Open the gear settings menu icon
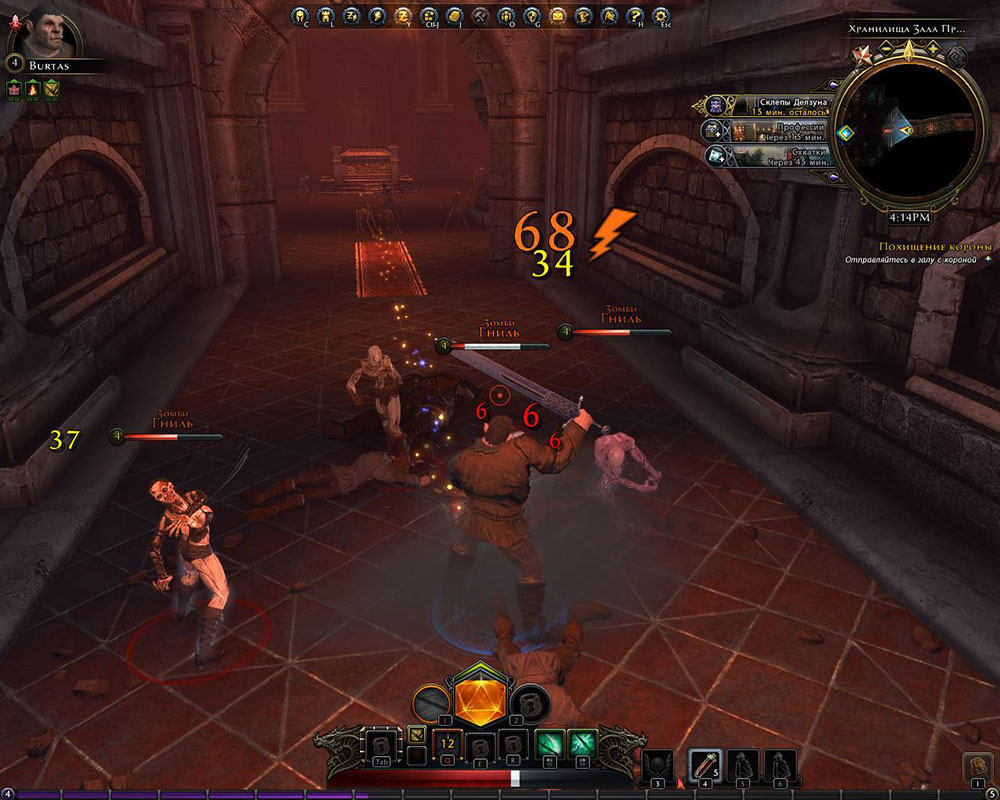 661,16
